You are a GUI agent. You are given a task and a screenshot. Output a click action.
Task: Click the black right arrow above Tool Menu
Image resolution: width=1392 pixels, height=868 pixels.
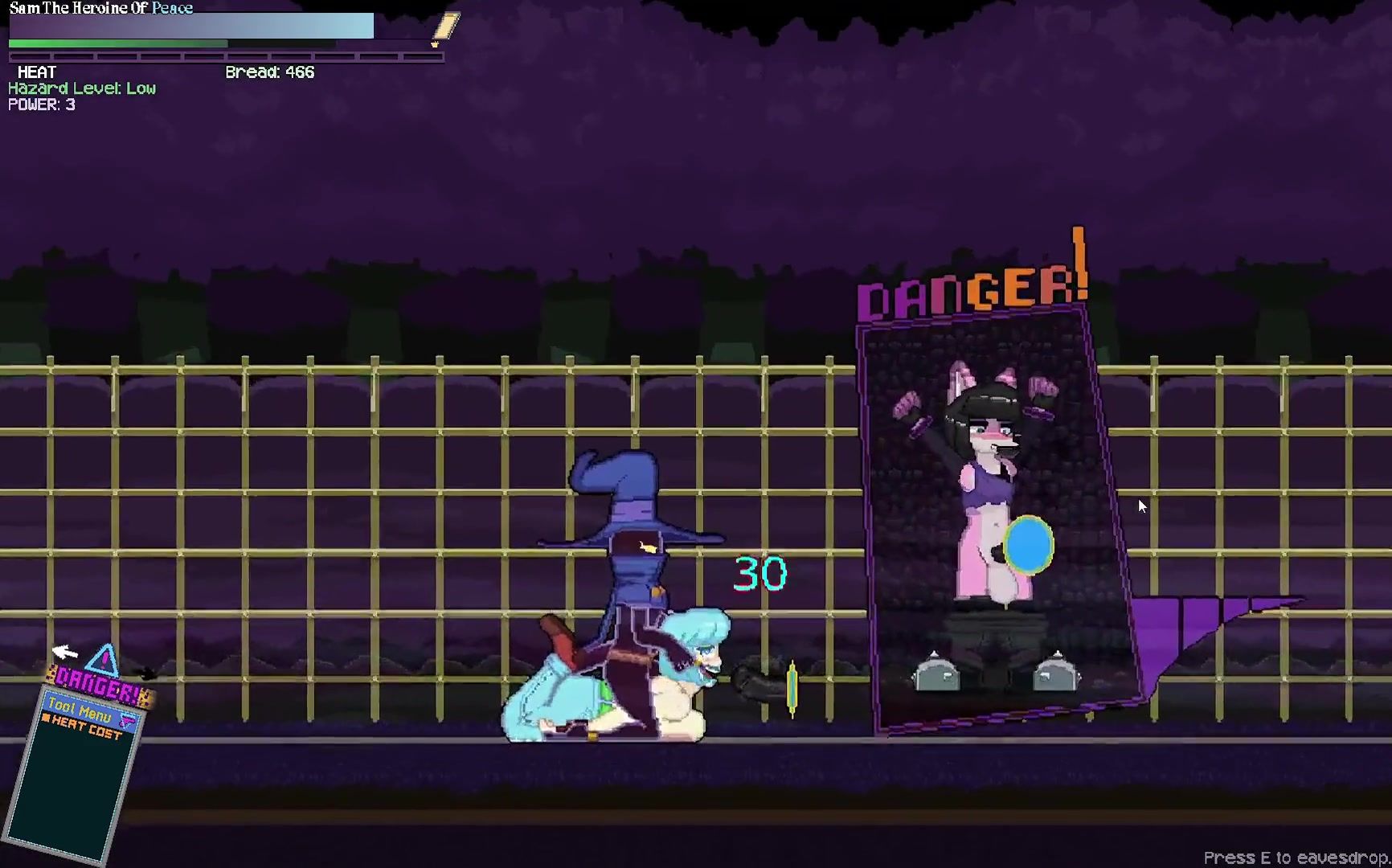click(145, 672)
